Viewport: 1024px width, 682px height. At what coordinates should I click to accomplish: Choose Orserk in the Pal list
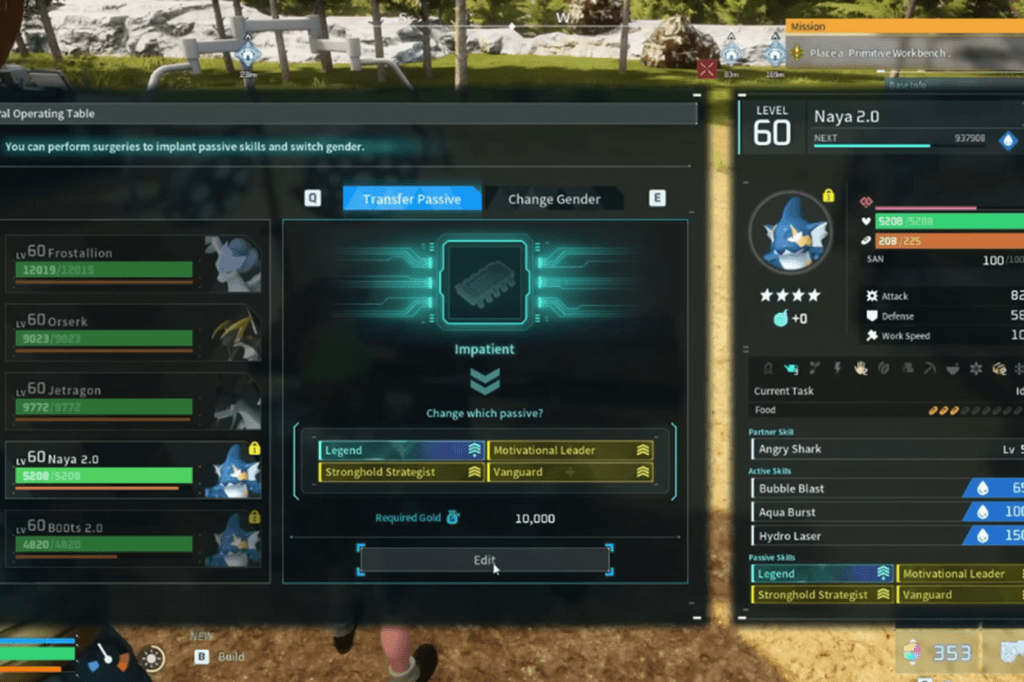(136, 331)
